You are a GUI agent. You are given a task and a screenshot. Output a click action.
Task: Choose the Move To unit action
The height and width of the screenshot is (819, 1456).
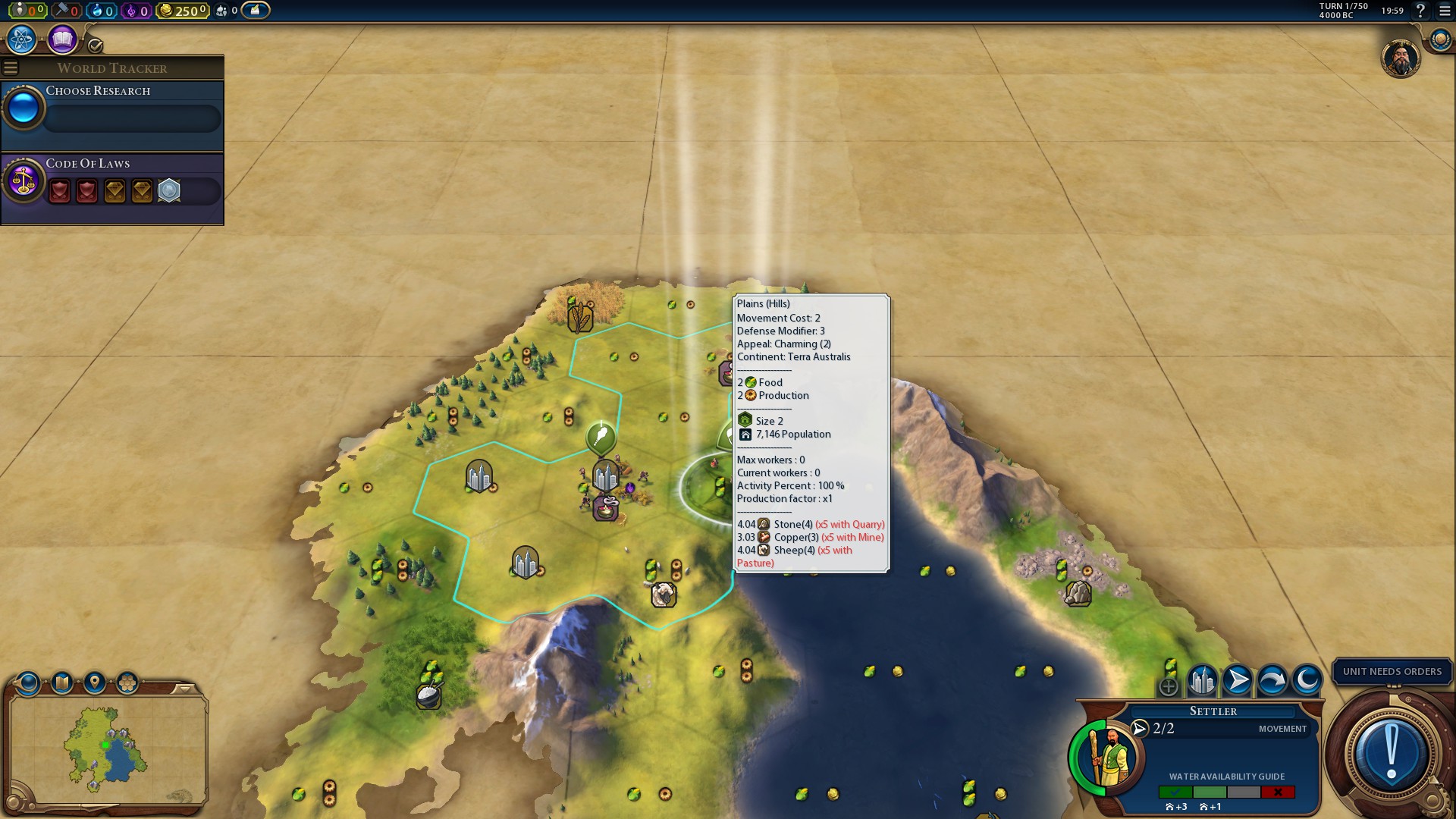pyautogui.click(x=1237, y=681)
